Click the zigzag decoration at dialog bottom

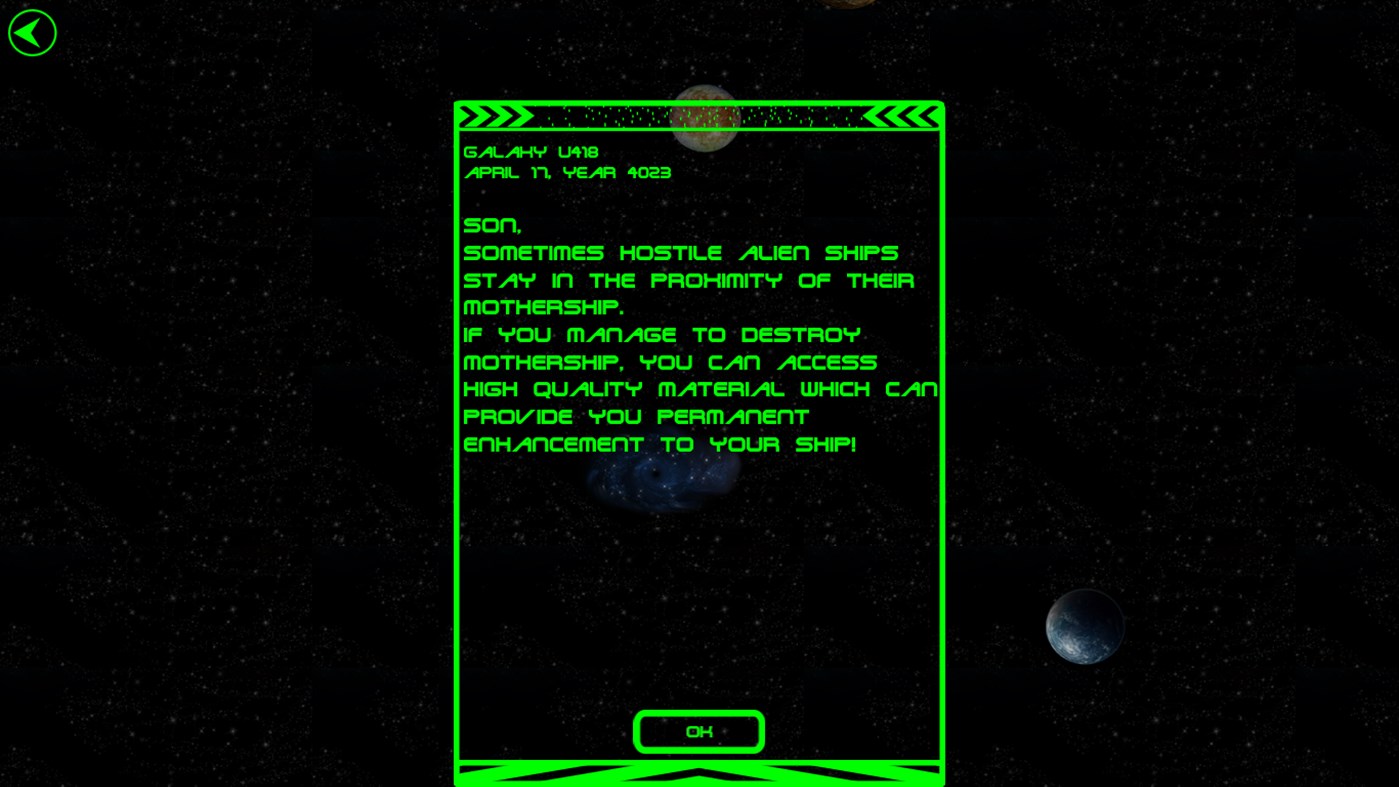point(699,772)
